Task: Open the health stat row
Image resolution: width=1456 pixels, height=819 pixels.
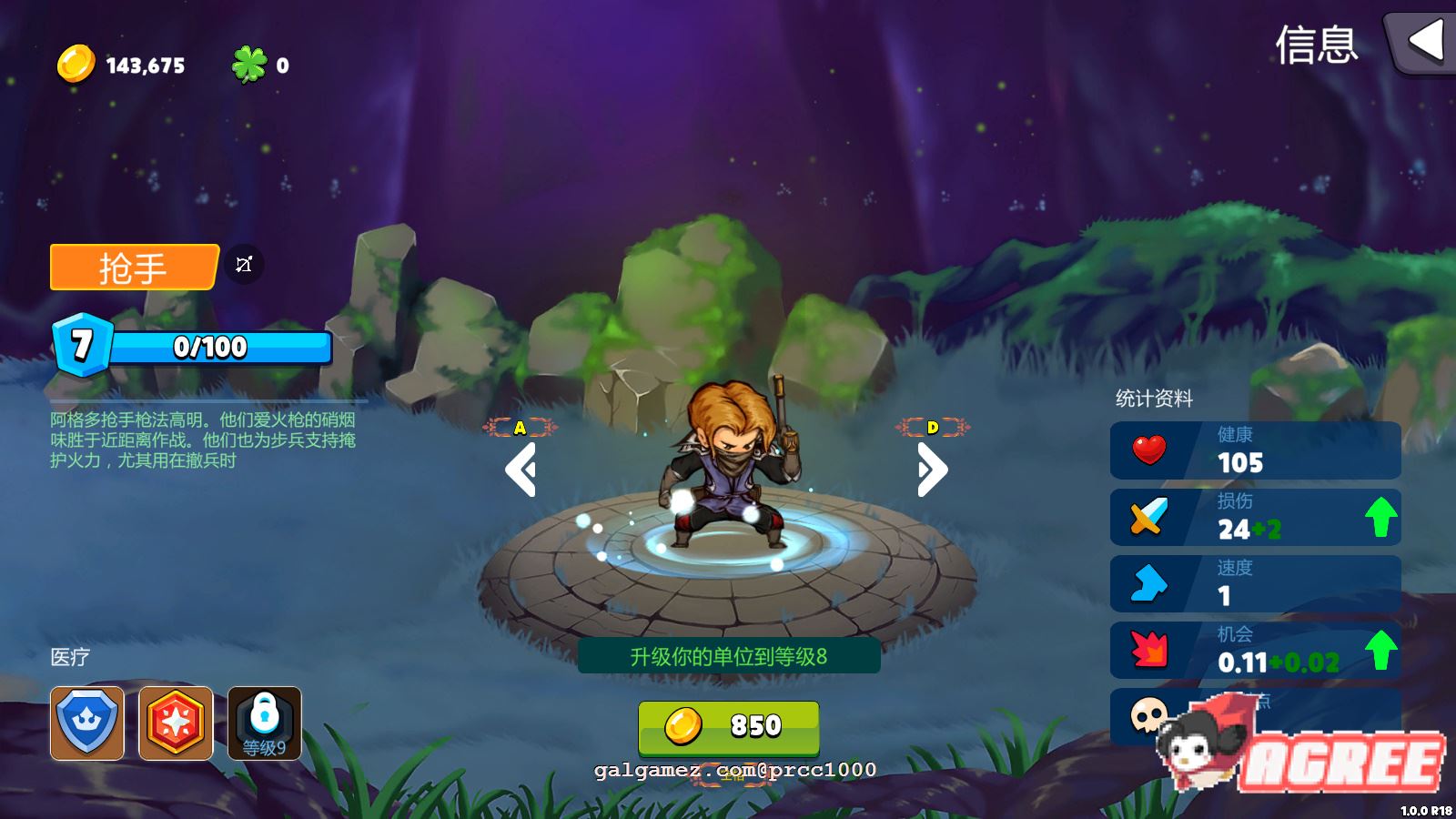Action: coord(1255,450)
